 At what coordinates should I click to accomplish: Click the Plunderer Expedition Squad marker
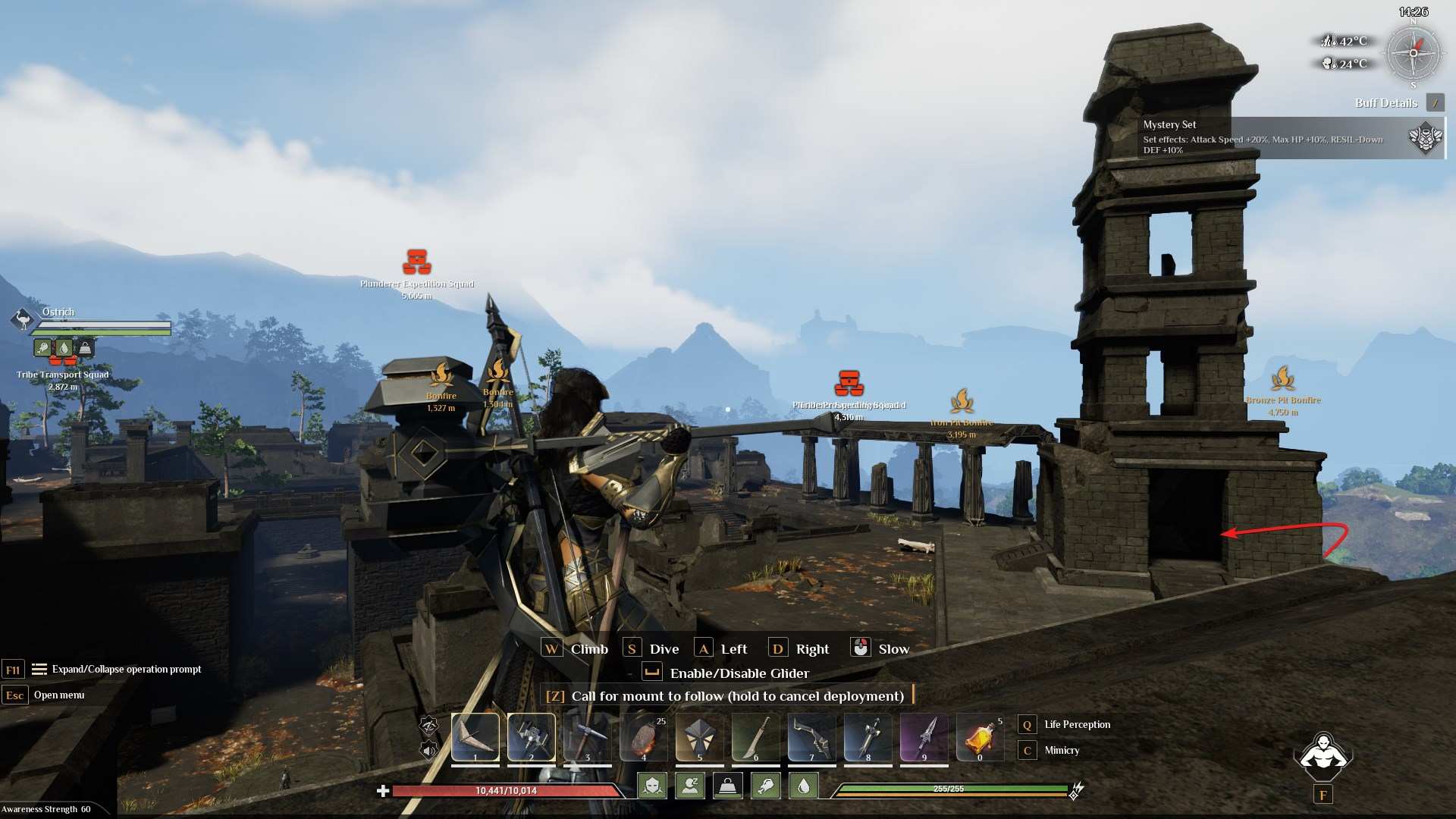[416, 262]
